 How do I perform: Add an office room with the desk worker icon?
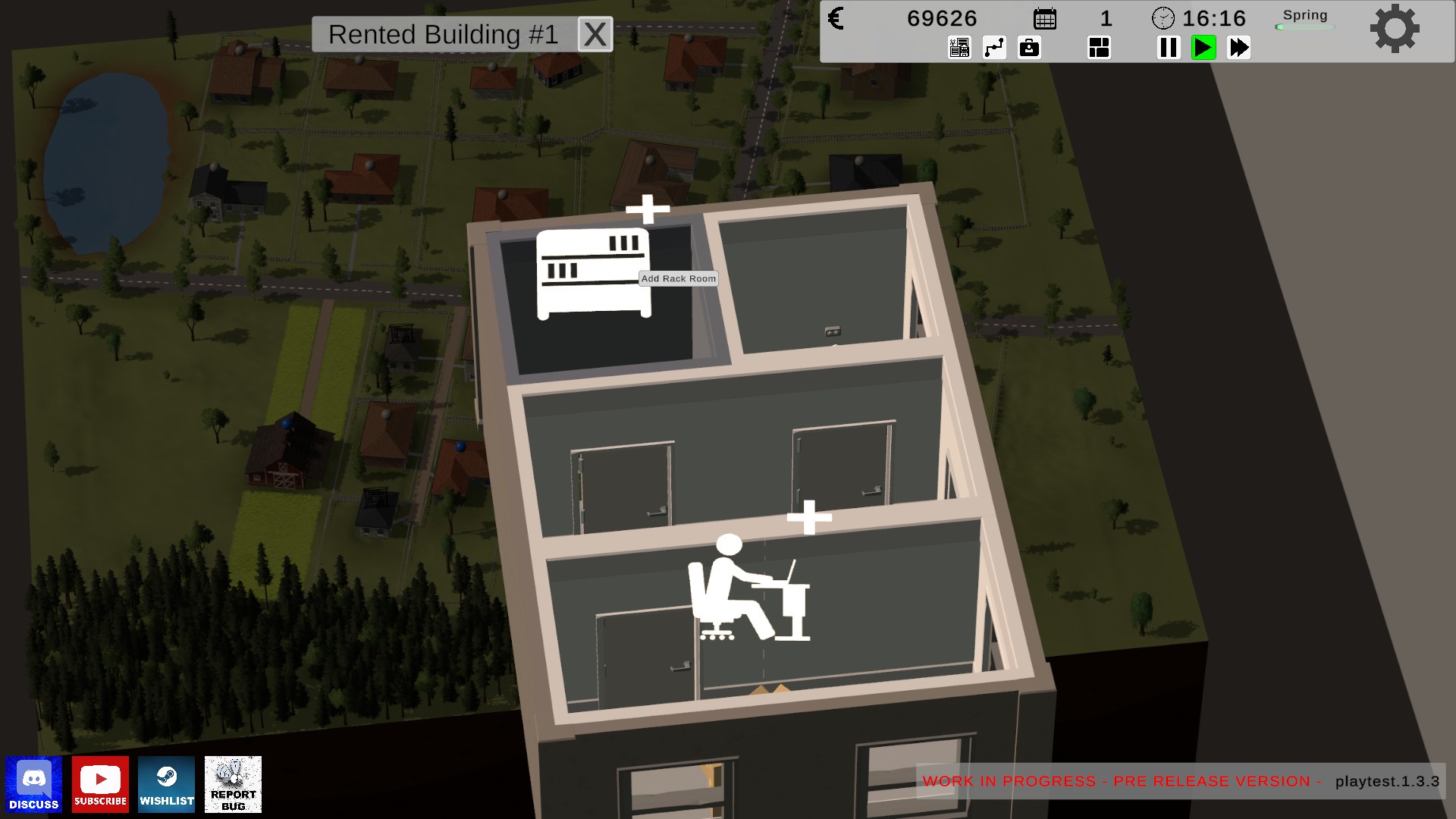pos(748,588)
